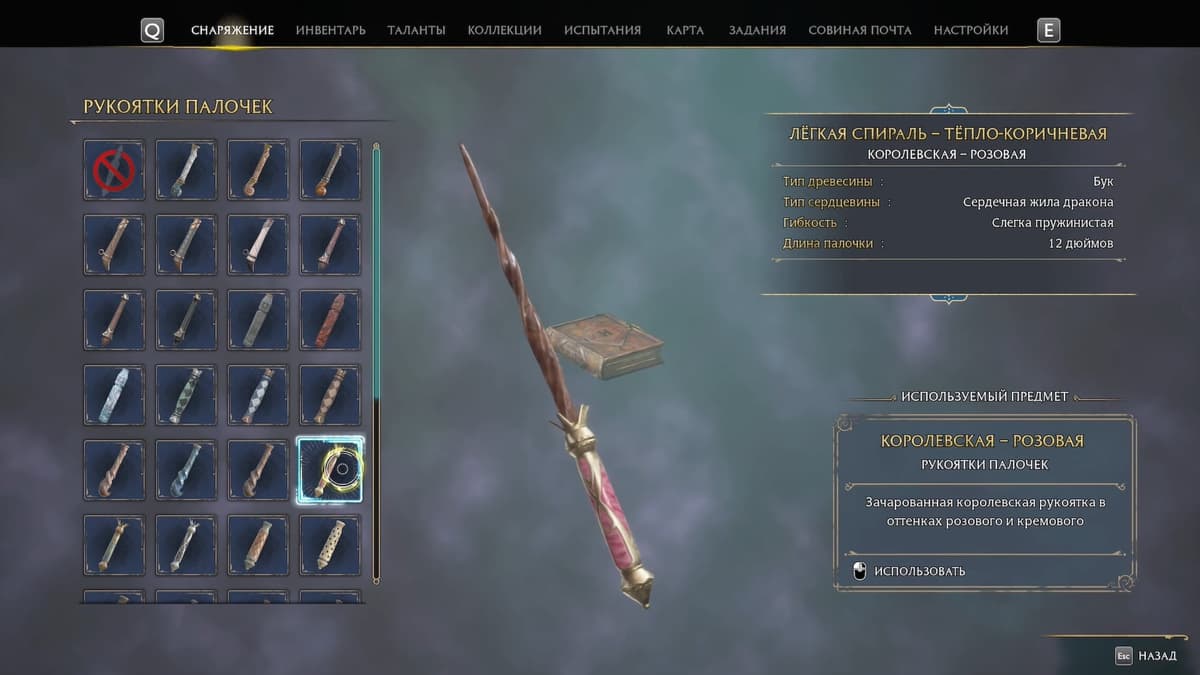Select the Снаряжение tab
Viewport: 1200px width, 675px height.
click(x=232, y=30)
